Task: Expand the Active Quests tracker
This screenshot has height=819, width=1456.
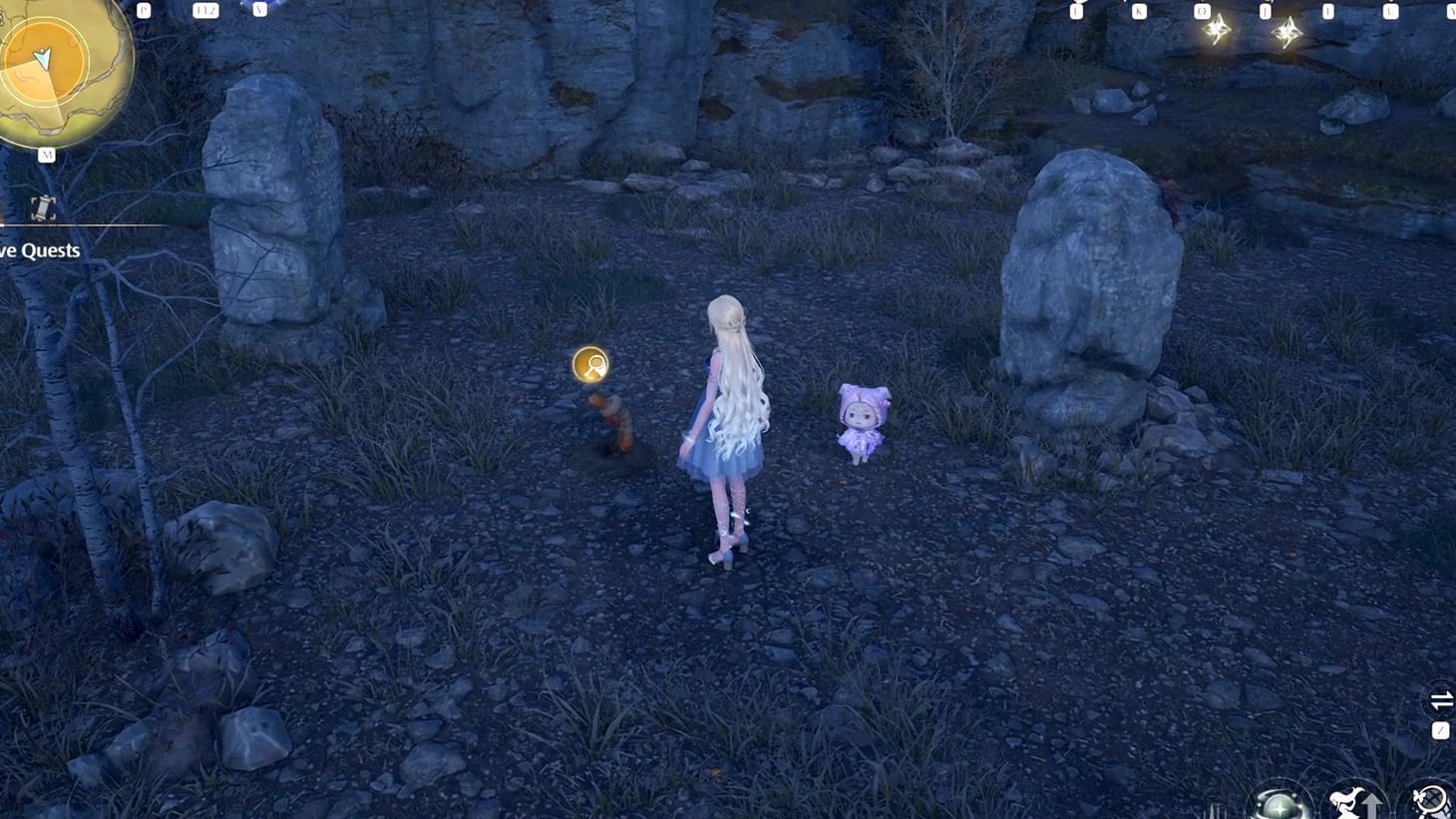Action: (40, 250)
